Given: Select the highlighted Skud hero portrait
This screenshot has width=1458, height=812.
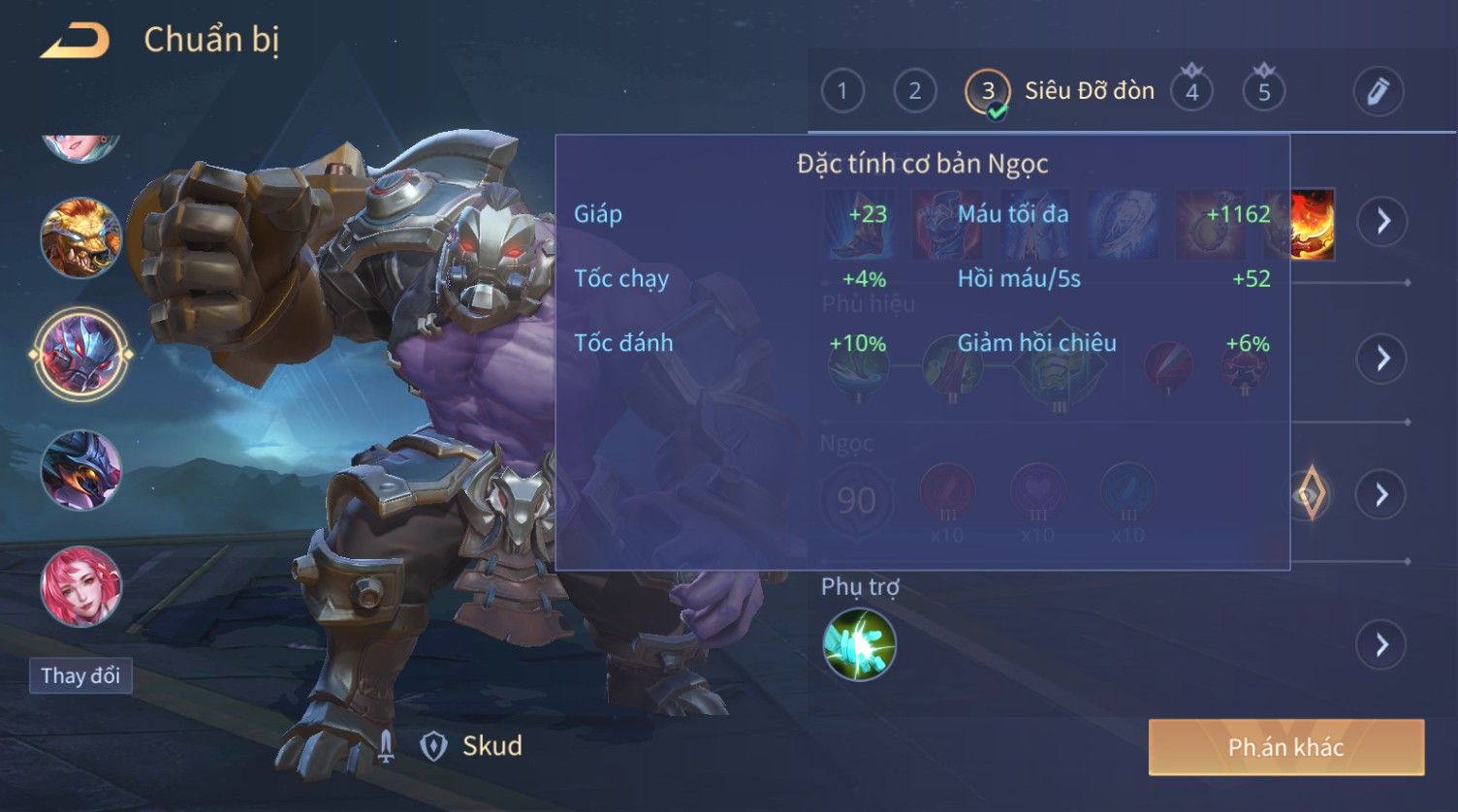Looking at the screenshot, I should [81, 354].
